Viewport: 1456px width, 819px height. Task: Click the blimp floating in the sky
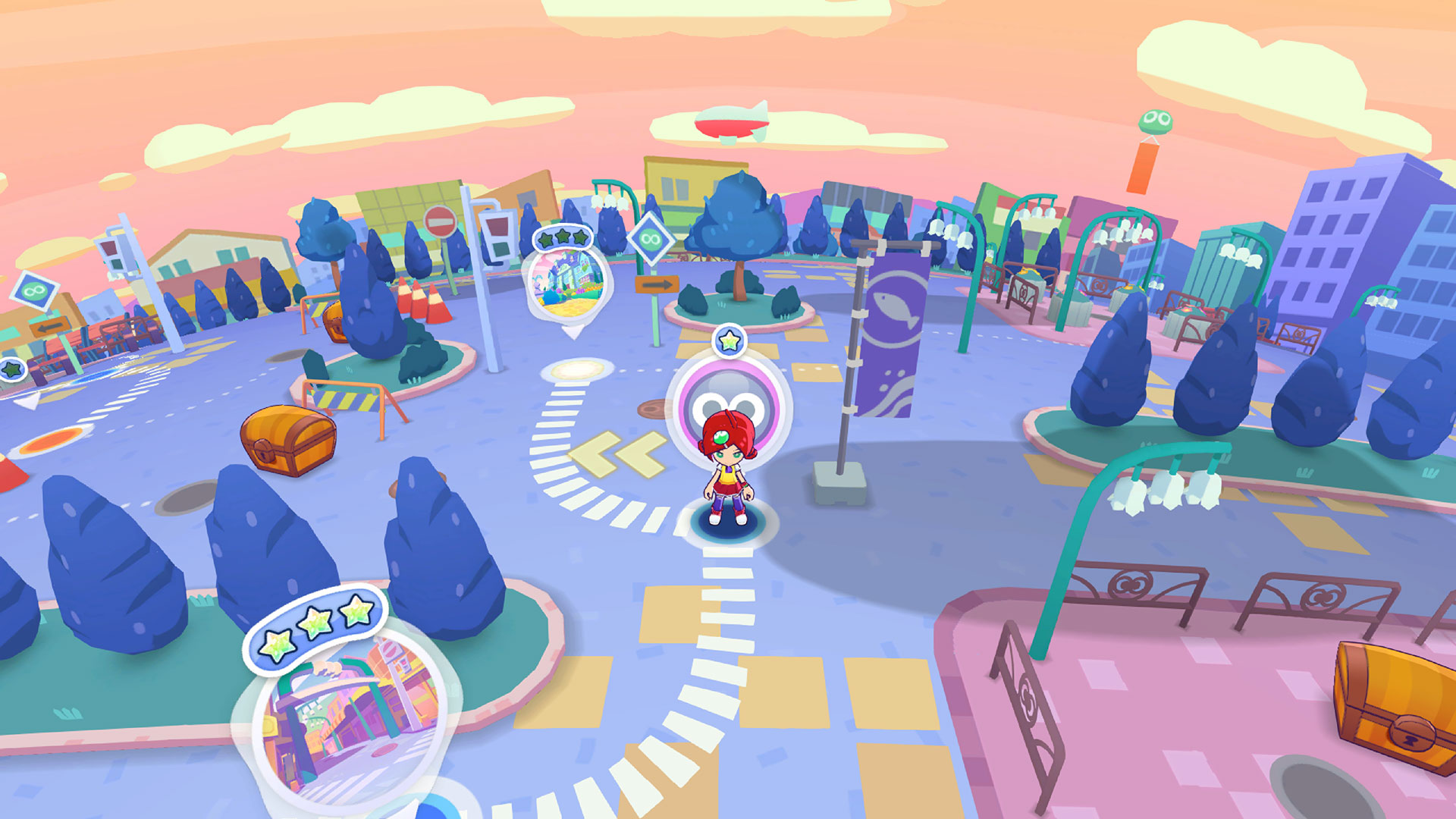tap(732, 120)
